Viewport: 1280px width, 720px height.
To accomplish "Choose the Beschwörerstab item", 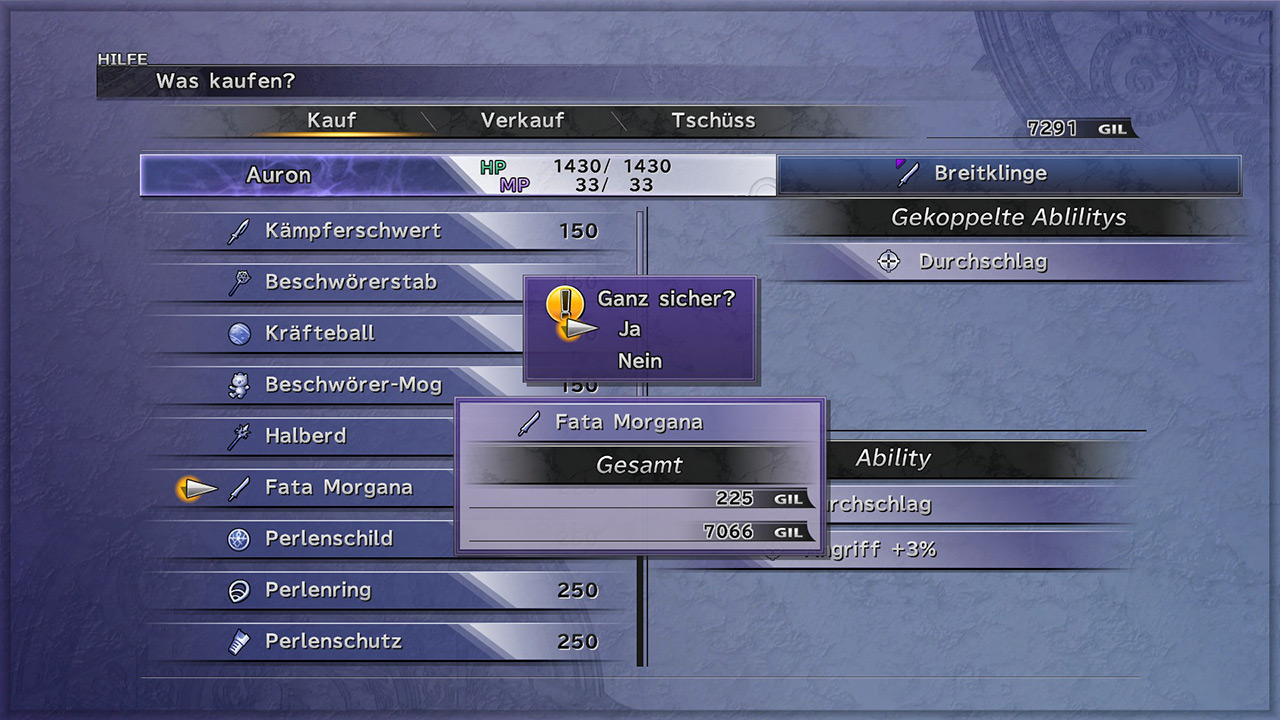I will tap(350, 282).
